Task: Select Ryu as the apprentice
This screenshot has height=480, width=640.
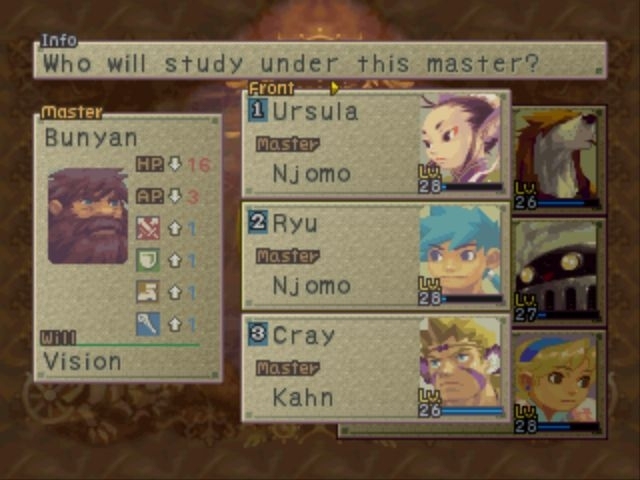Action: (x=375, y=256)
